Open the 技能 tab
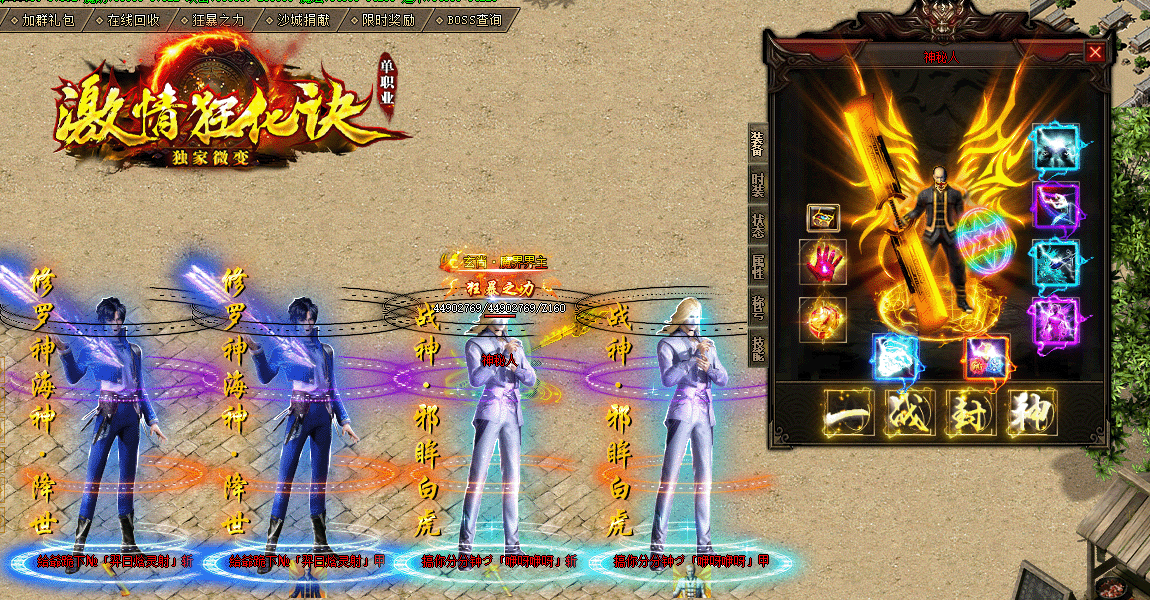The image size is (1150, 600). coord(757,347)
